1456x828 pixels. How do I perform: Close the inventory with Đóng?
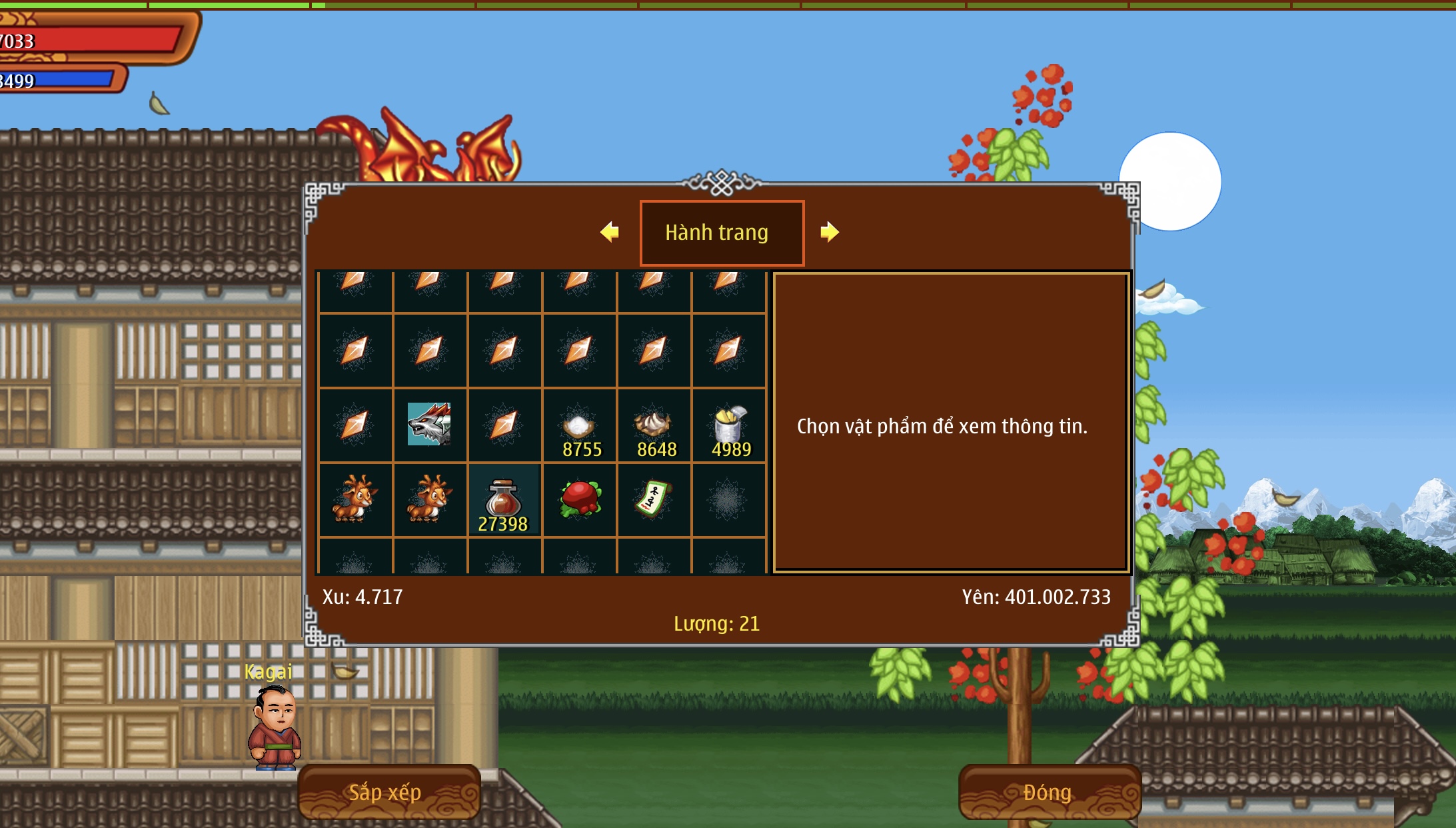(1049, 792)
